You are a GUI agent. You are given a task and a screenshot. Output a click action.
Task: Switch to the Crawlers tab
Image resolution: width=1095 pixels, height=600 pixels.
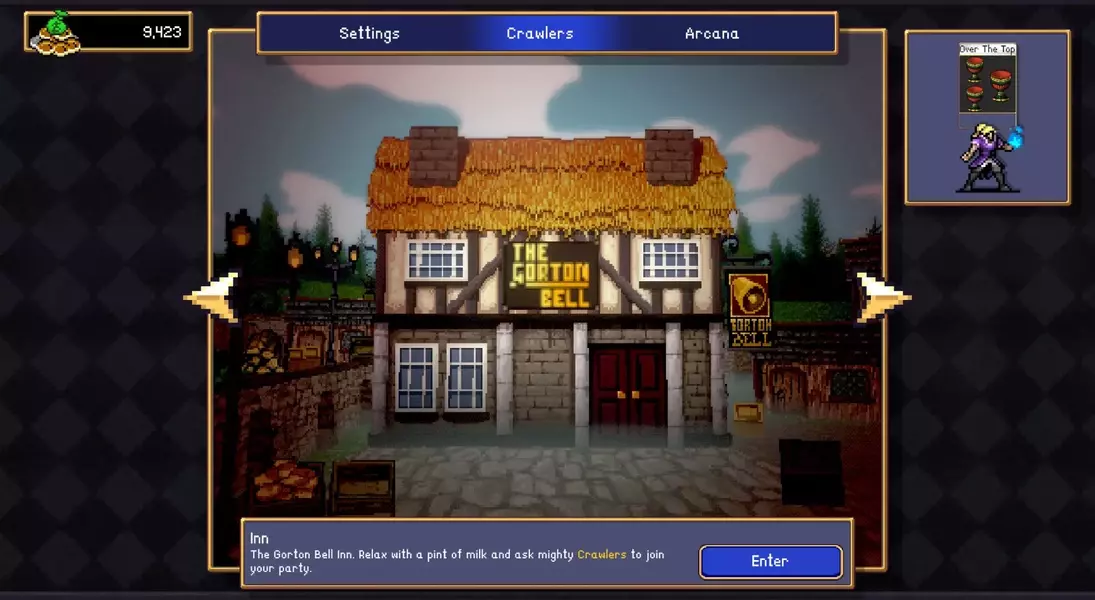click(x=540, y=33)
